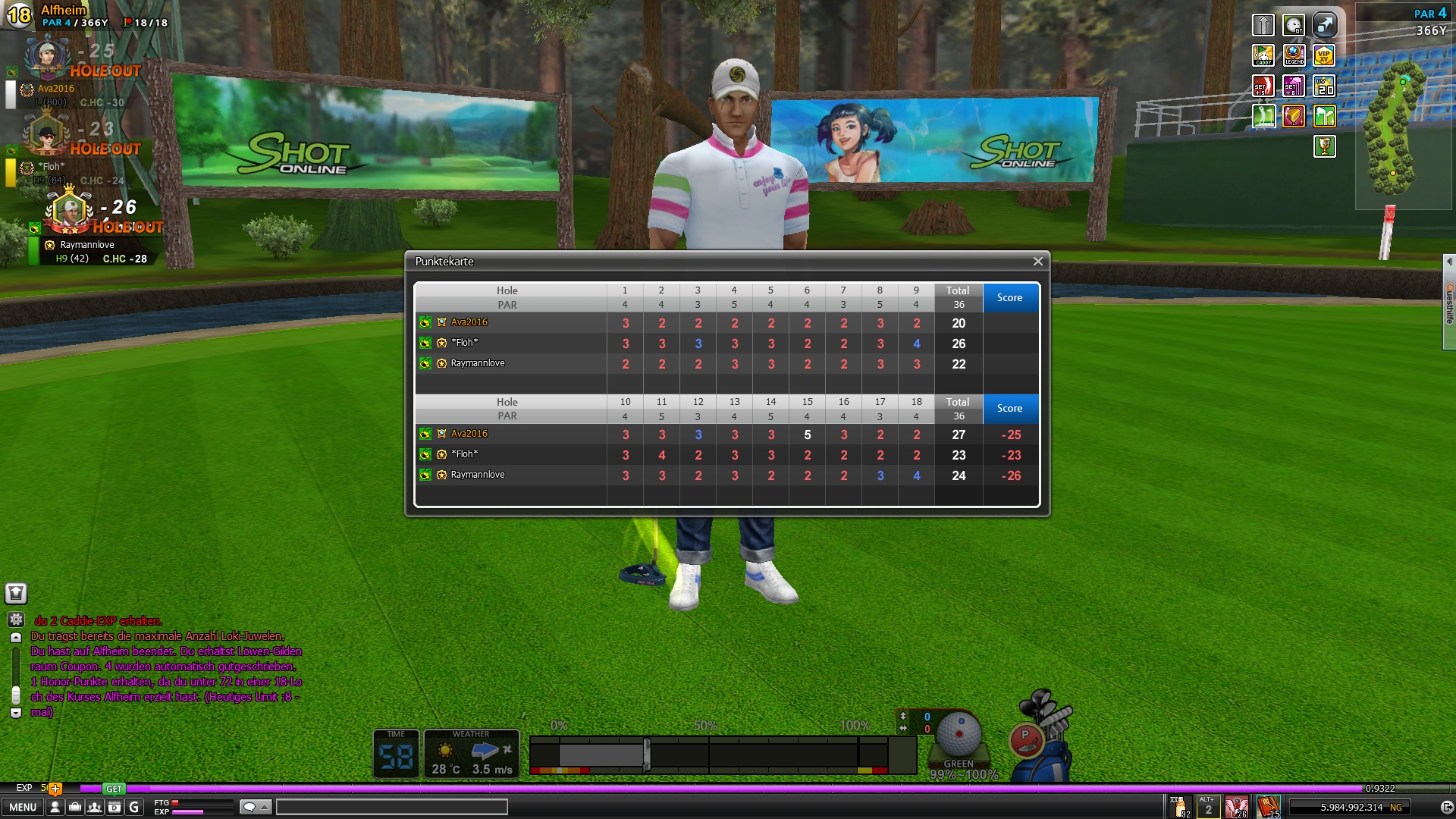Open the guild G icon
Viewport: 1456px width, 819px height.
pos(133,807)
